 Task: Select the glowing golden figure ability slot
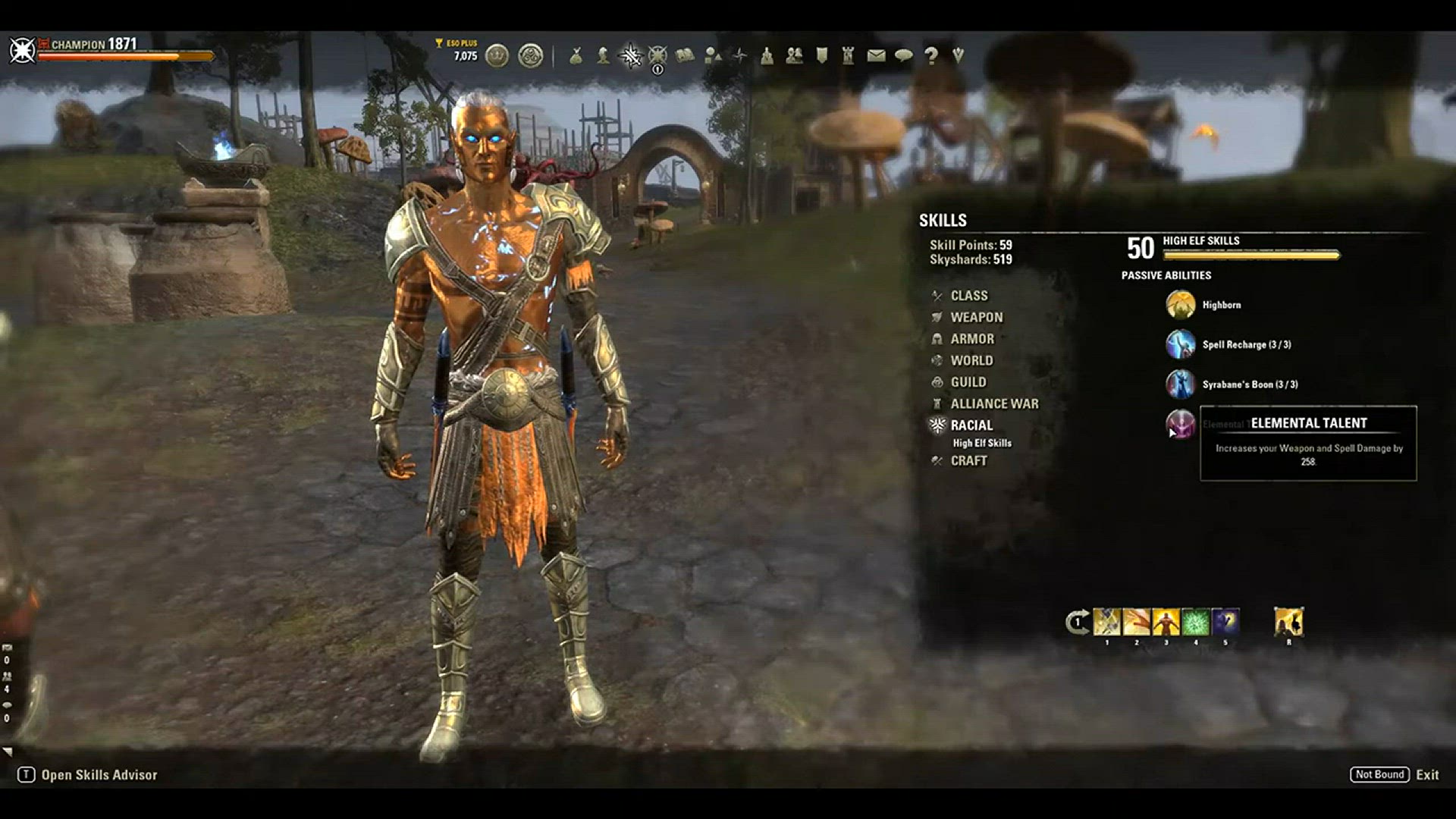(1166, 623)
